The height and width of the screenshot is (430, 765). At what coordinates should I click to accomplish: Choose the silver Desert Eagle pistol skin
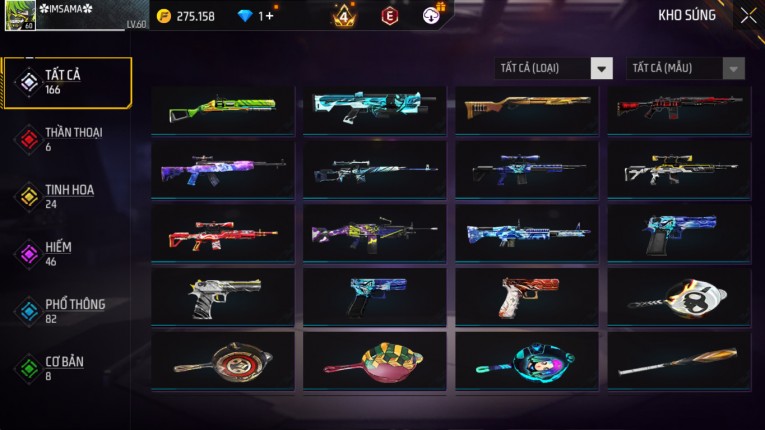[223, 297]
